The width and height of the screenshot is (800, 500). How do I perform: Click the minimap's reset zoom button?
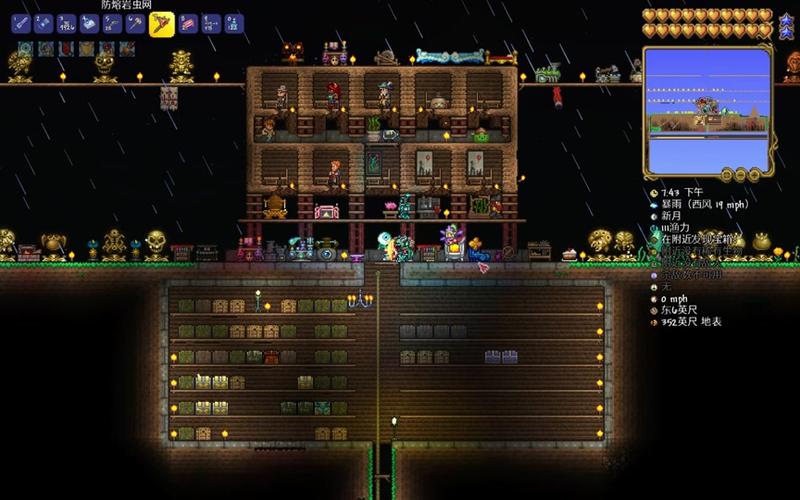727,174
